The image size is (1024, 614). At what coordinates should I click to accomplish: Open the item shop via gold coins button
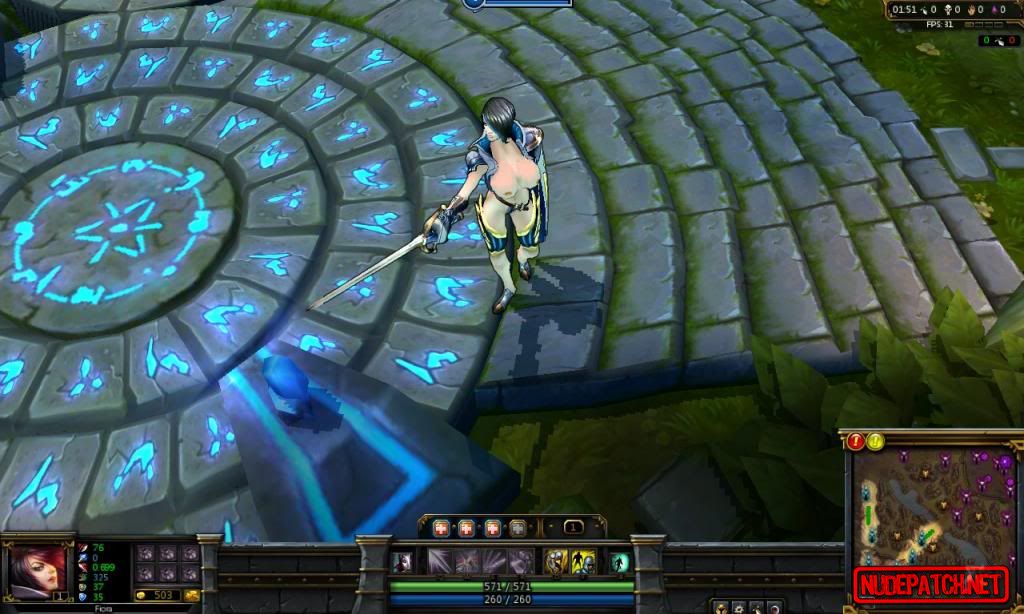pos(190,596)
